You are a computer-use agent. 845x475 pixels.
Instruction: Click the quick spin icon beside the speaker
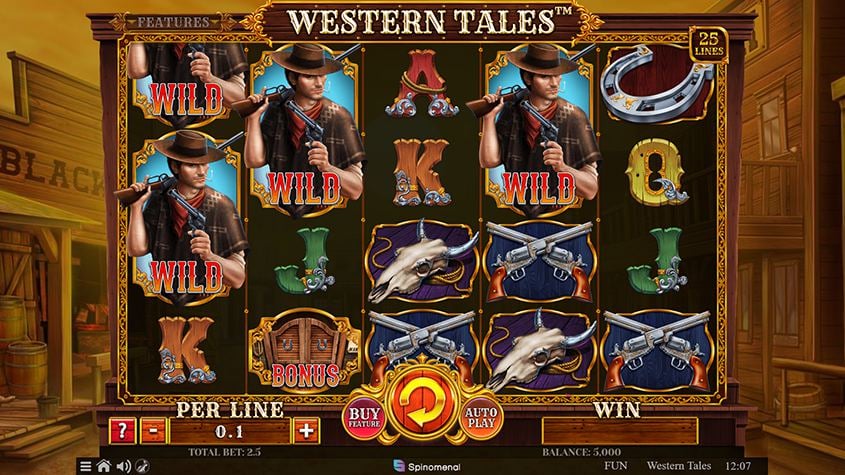141,466
